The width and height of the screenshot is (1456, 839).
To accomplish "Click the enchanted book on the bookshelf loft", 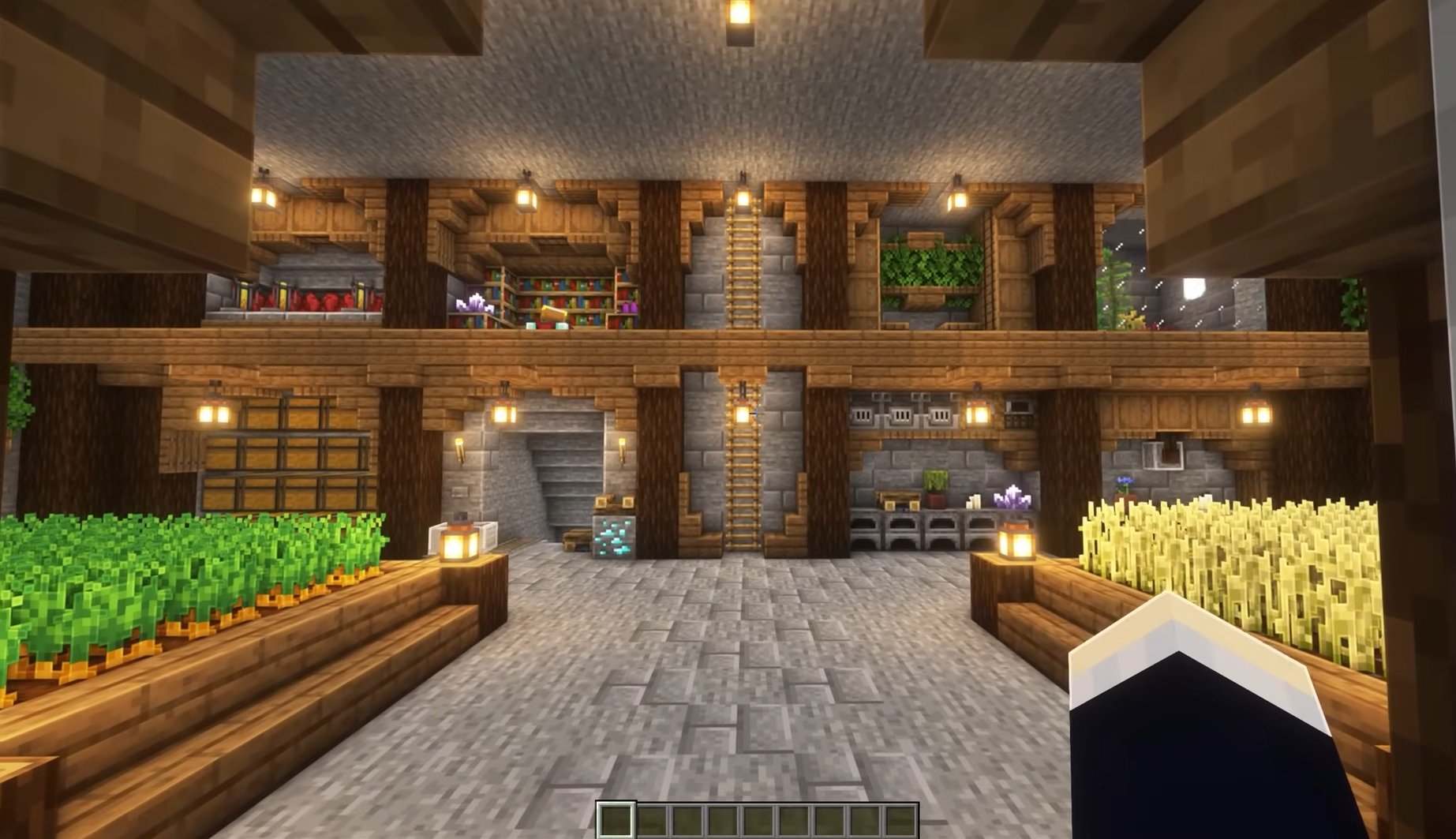I will (553, 313).
